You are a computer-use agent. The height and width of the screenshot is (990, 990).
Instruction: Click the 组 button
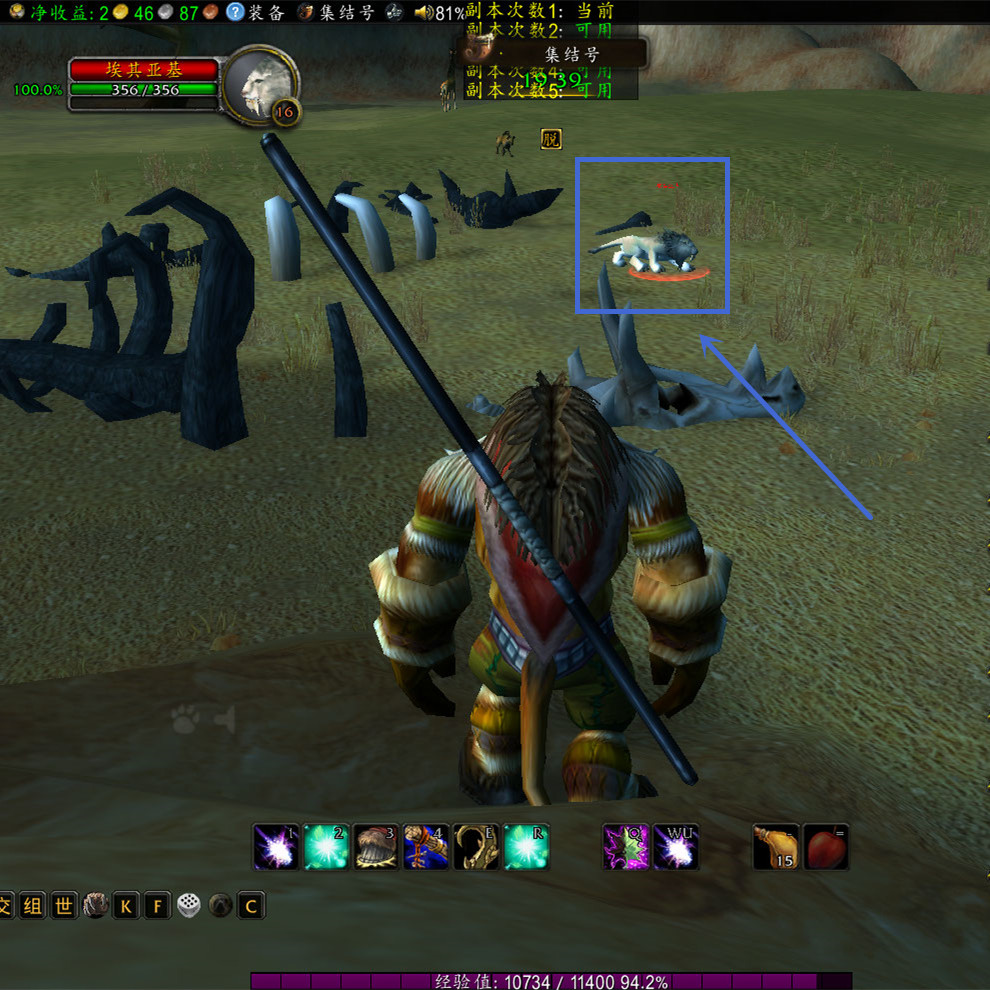34,906
